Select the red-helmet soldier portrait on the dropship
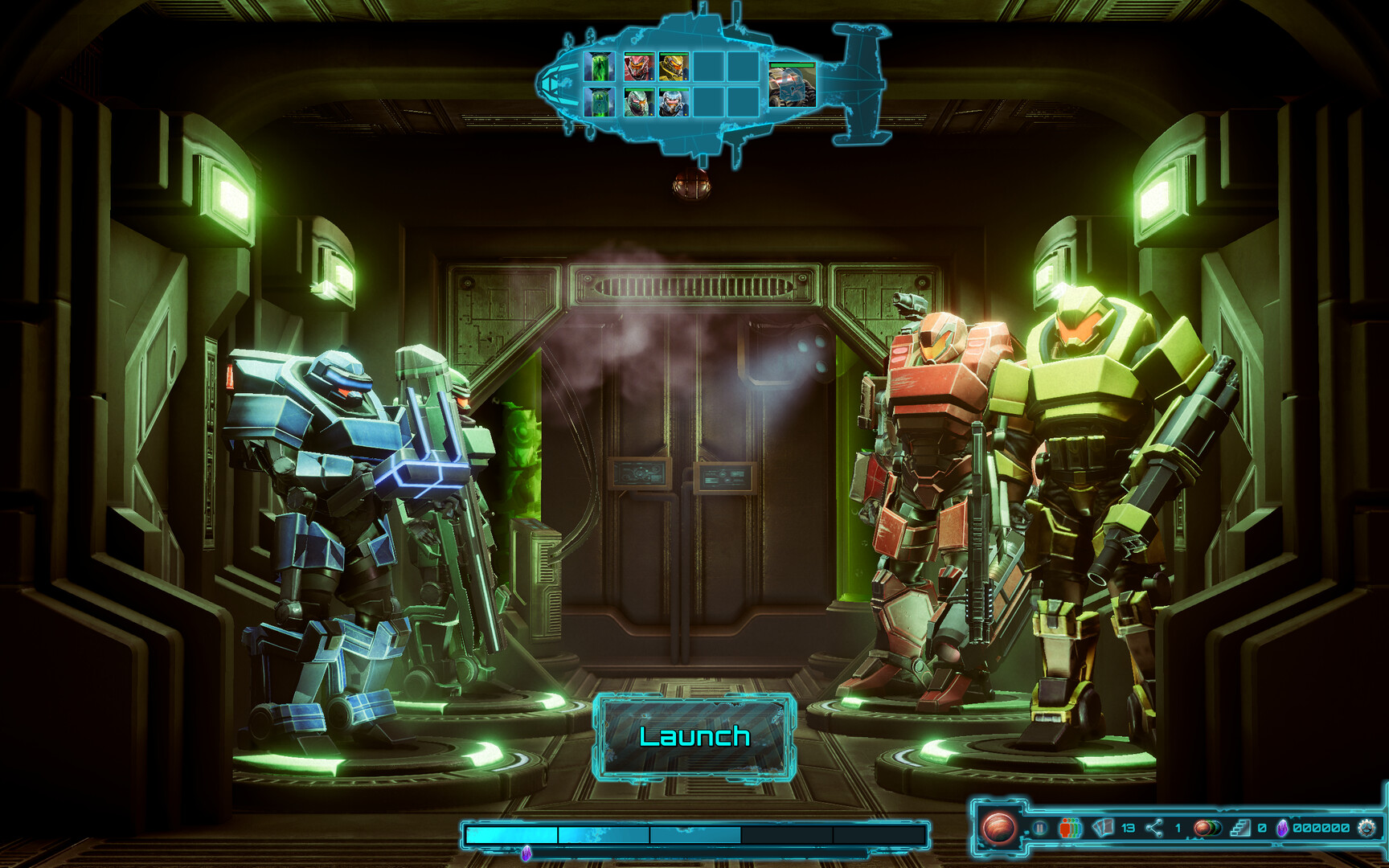This screenshot has height=868, width=1389. [x=640, y=67]
